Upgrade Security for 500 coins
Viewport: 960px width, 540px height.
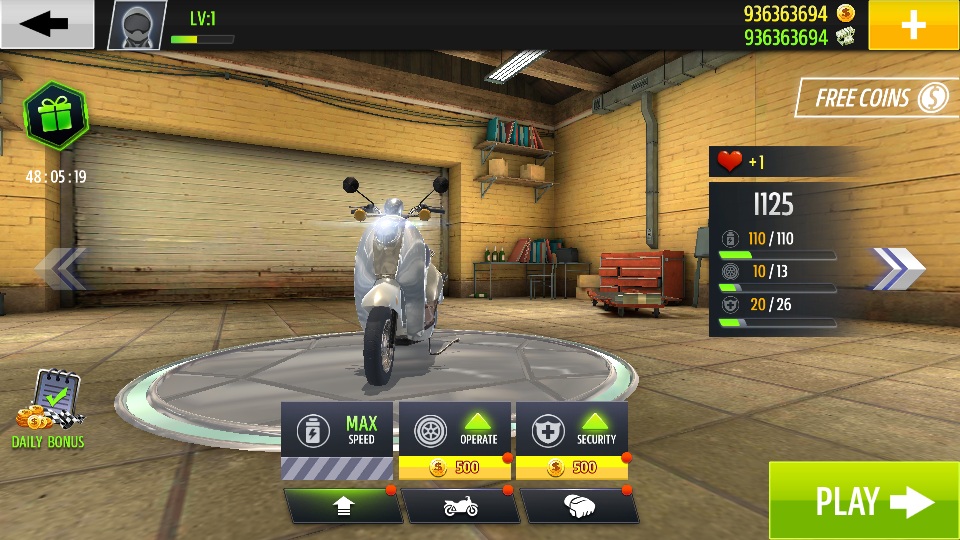tap(571, 441)
